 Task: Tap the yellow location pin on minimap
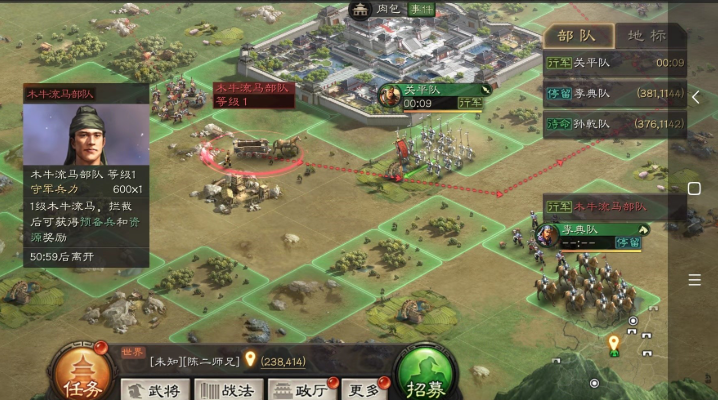[613, 343]
